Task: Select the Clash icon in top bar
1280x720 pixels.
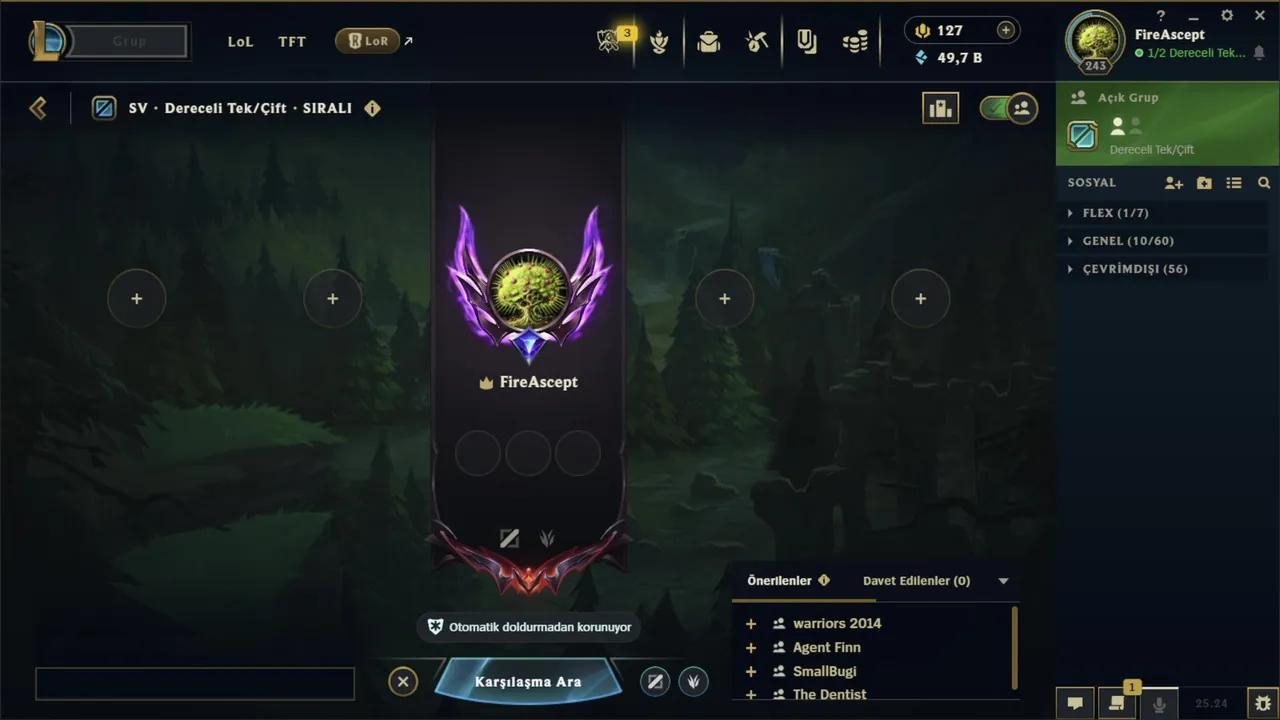Action: (x=659, y=41)
